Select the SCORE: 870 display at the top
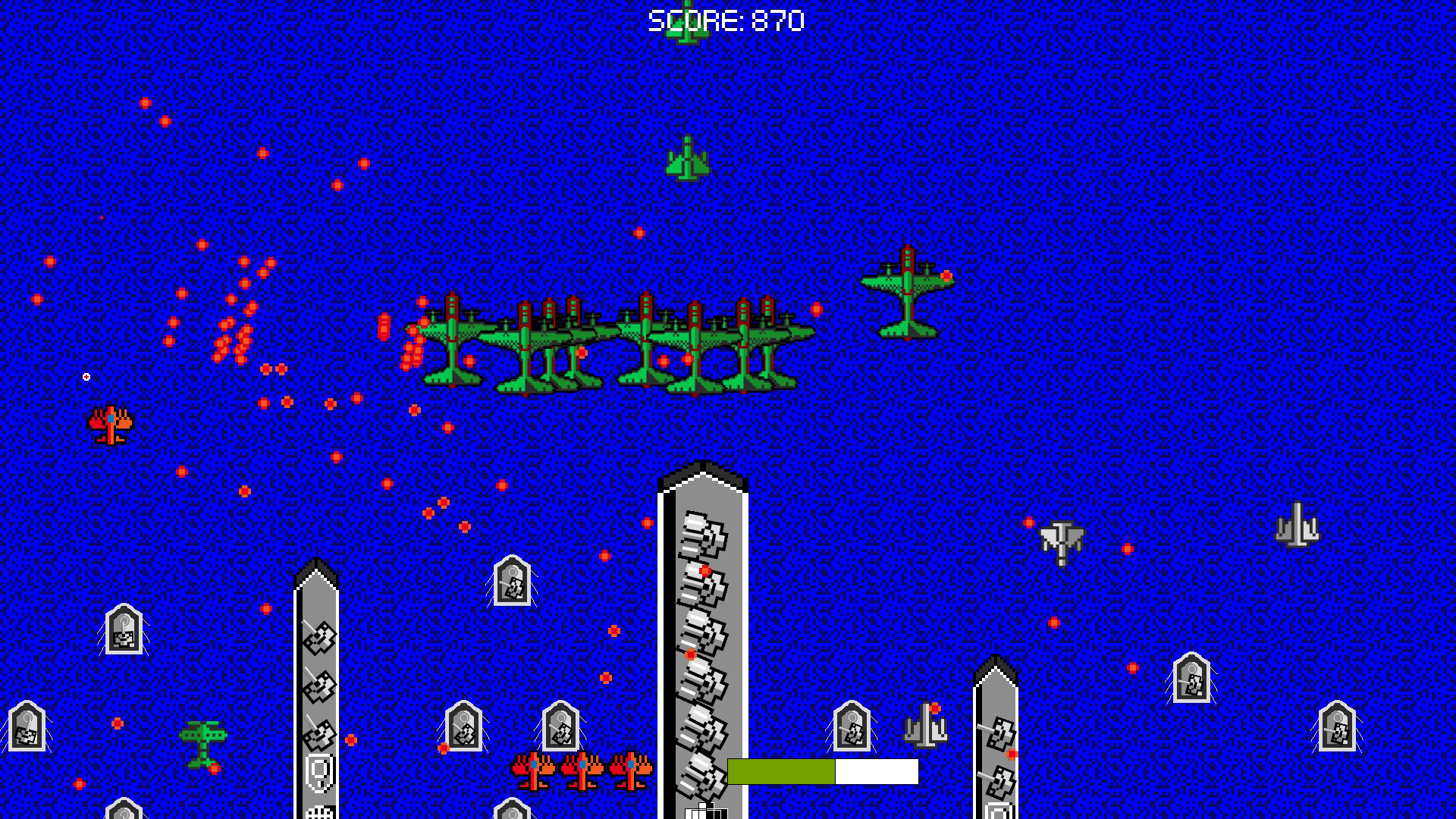The image size is (1456, 819). (724, 20)
